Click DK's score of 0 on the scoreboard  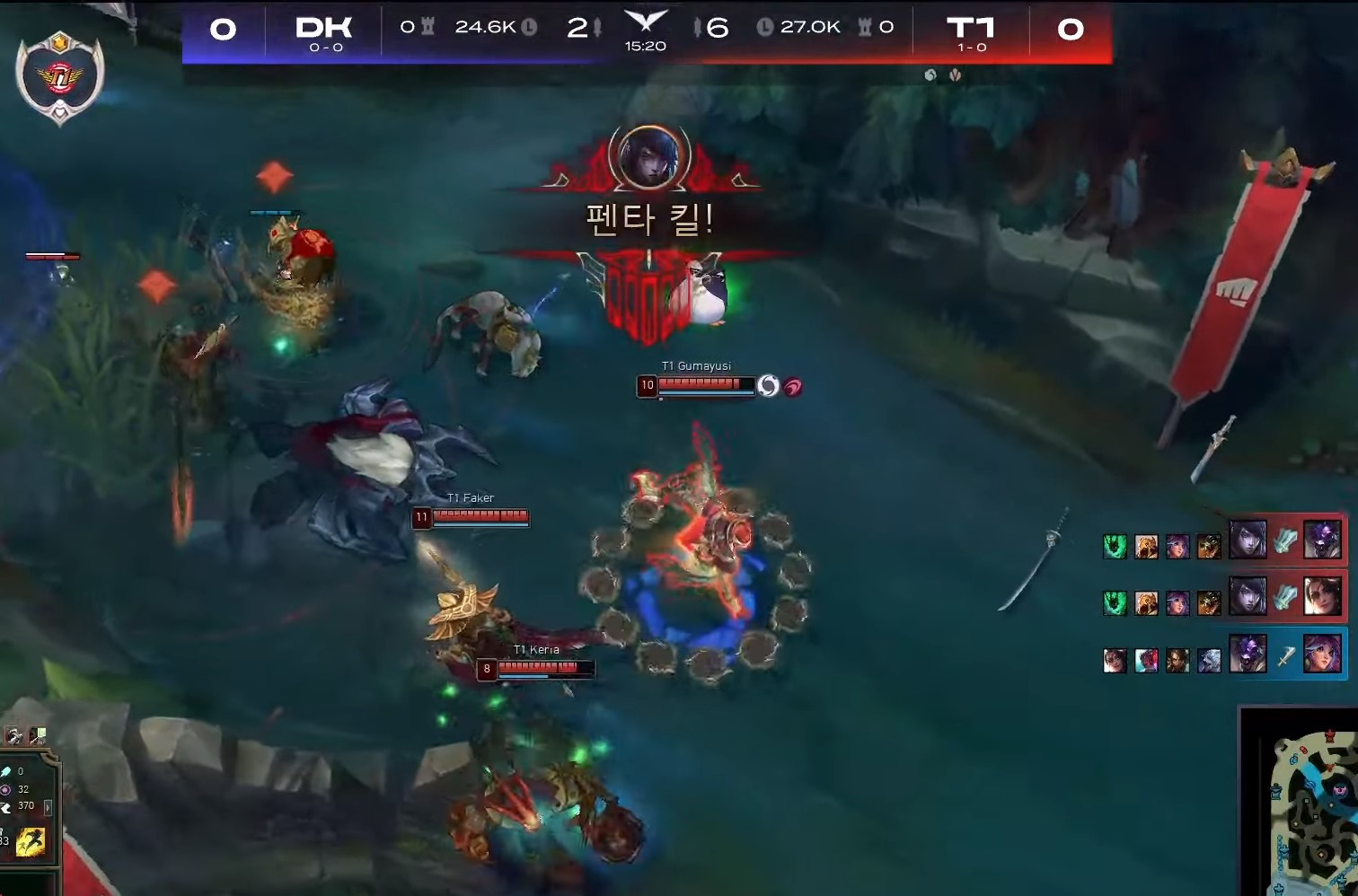tap(225, 29)
